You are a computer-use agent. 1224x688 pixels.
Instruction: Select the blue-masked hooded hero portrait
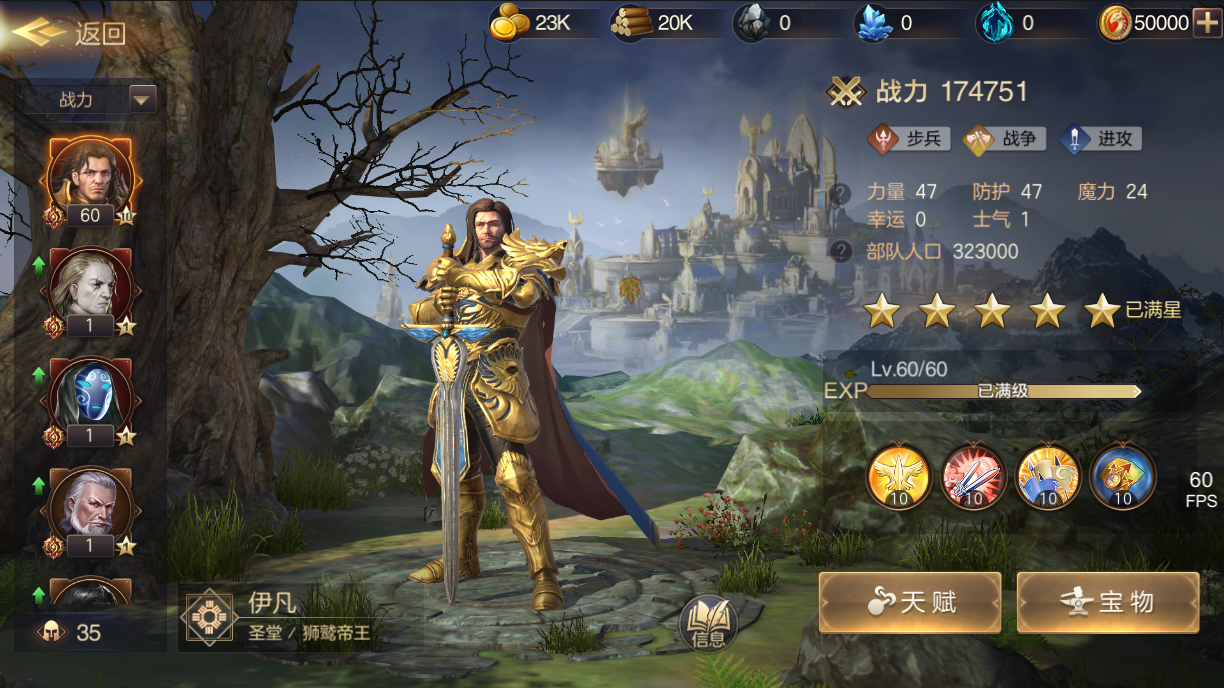(x=90, y=395)
